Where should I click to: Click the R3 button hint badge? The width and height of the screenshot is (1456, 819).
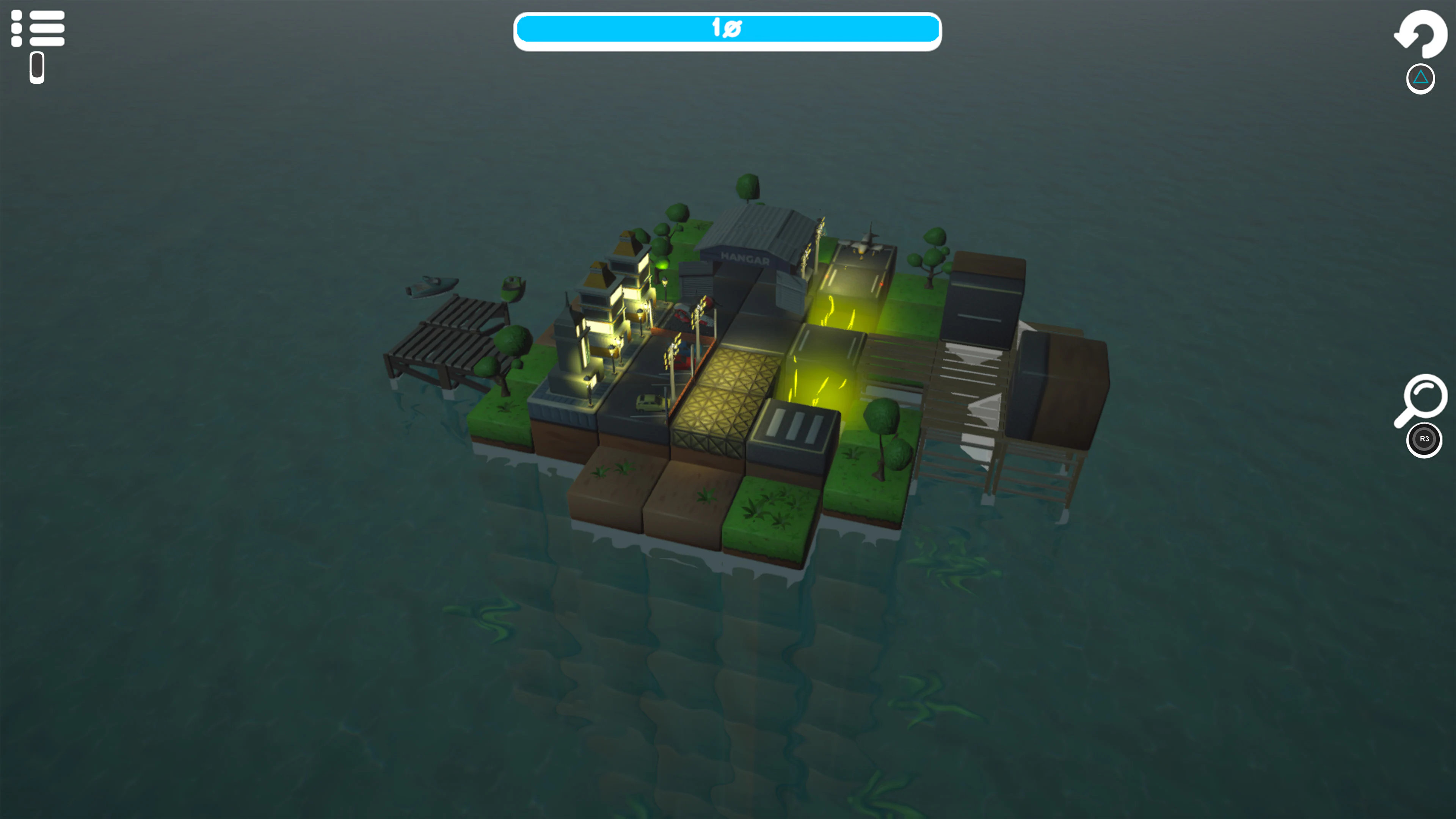(x=1424, y=439)
